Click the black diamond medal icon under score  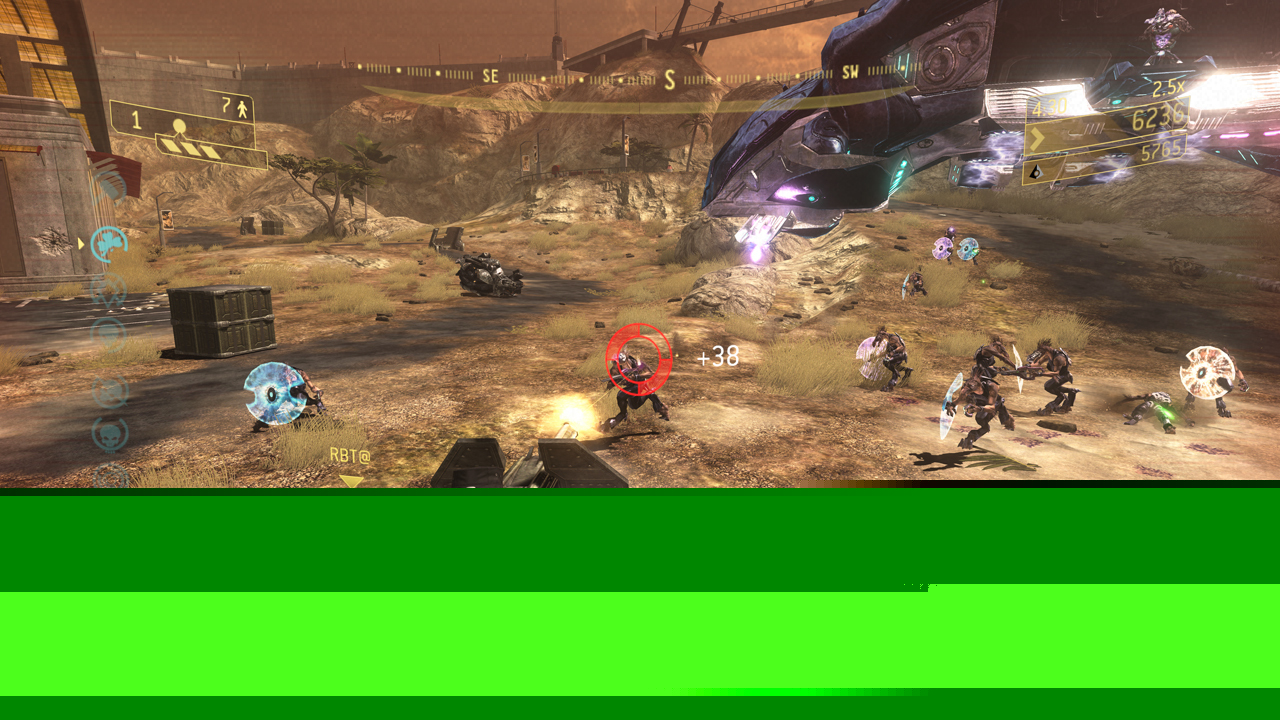tap(1035, 173)
